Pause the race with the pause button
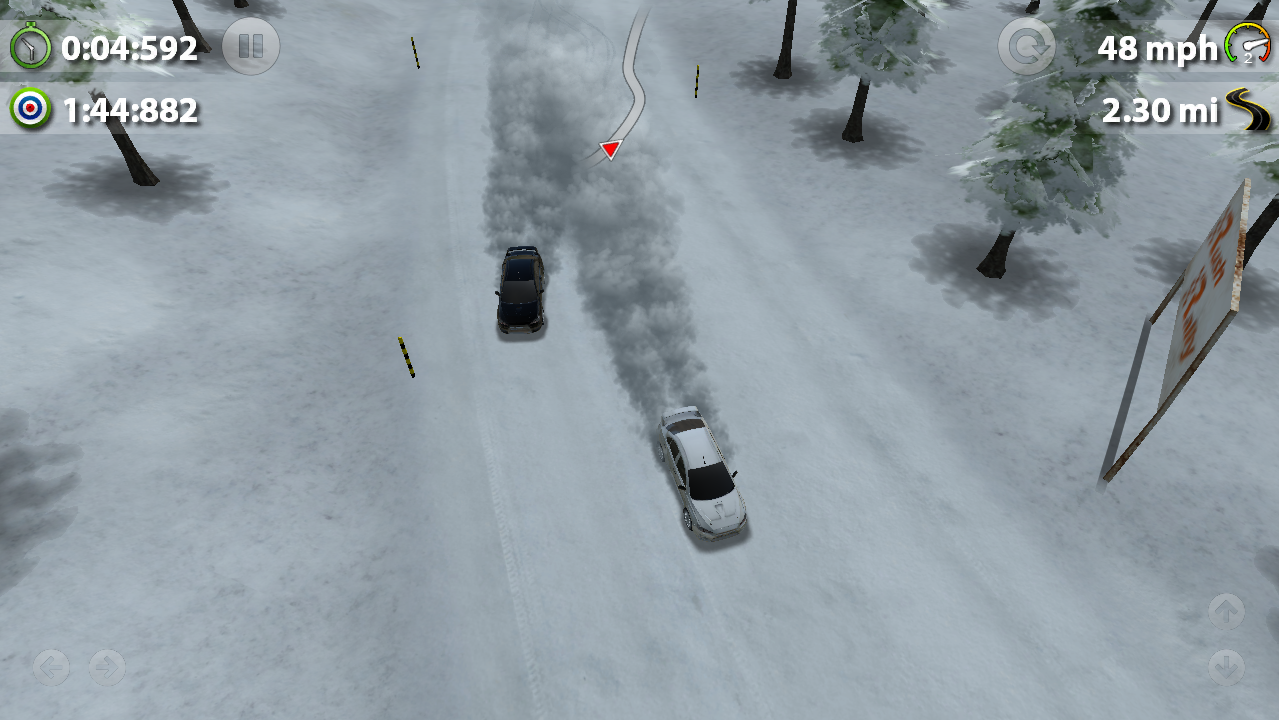The width and height of the screenshot is (1279, 720). (x=250, y=47)
